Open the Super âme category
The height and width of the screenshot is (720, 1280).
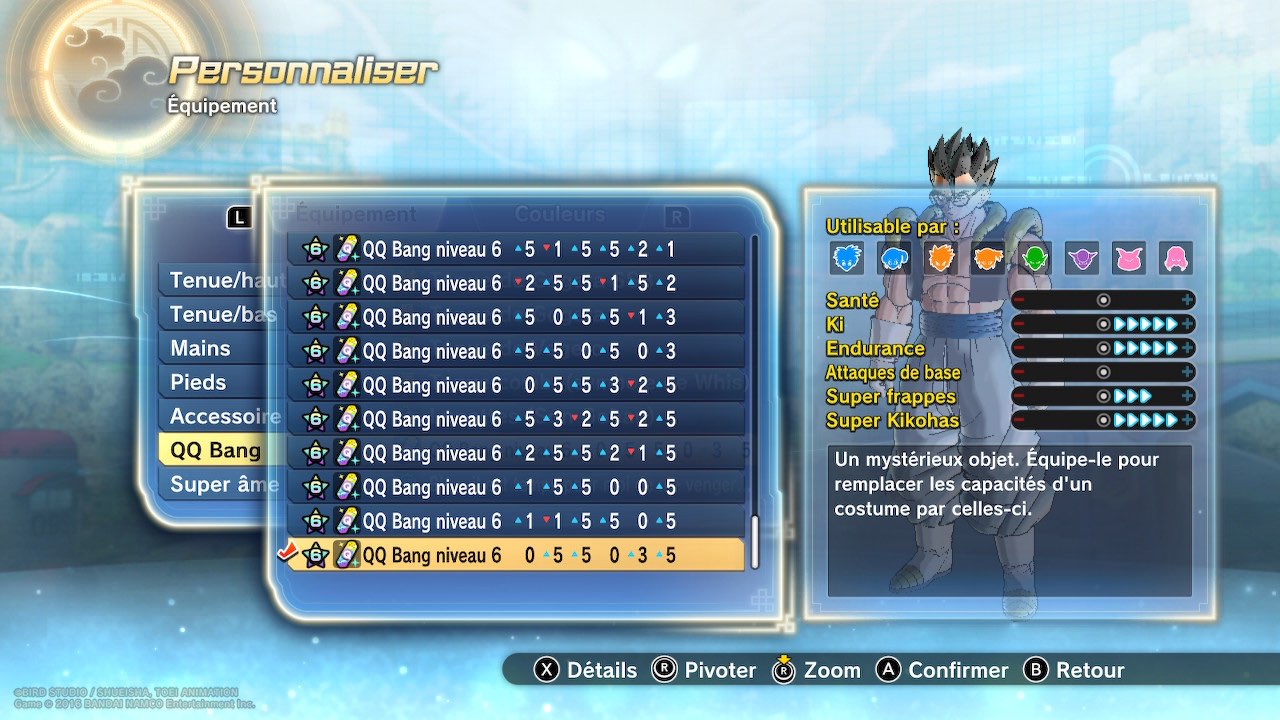212,485
